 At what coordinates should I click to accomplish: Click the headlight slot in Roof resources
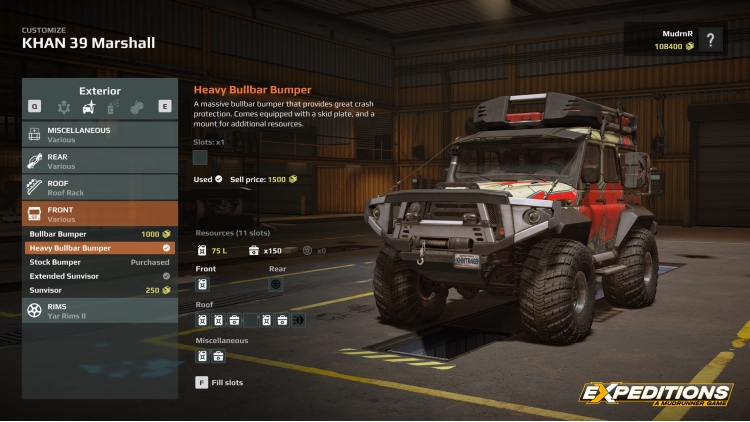(x=297, y=320)
